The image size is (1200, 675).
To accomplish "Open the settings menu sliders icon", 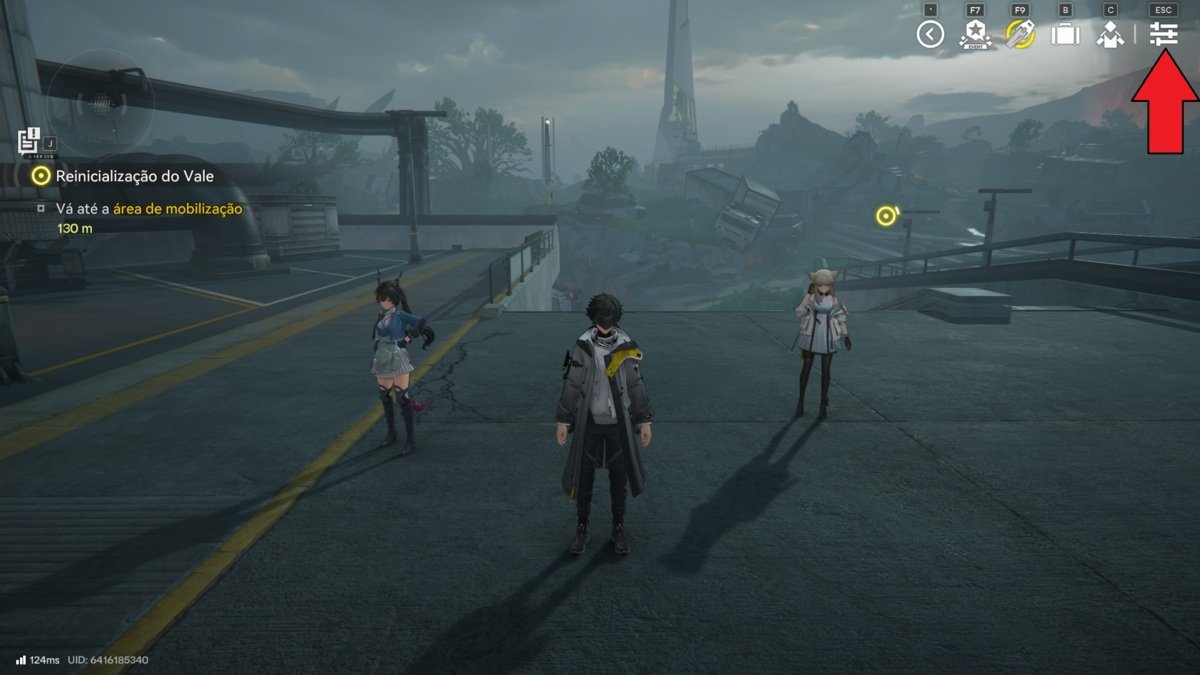I will (x=1163, y=35).
